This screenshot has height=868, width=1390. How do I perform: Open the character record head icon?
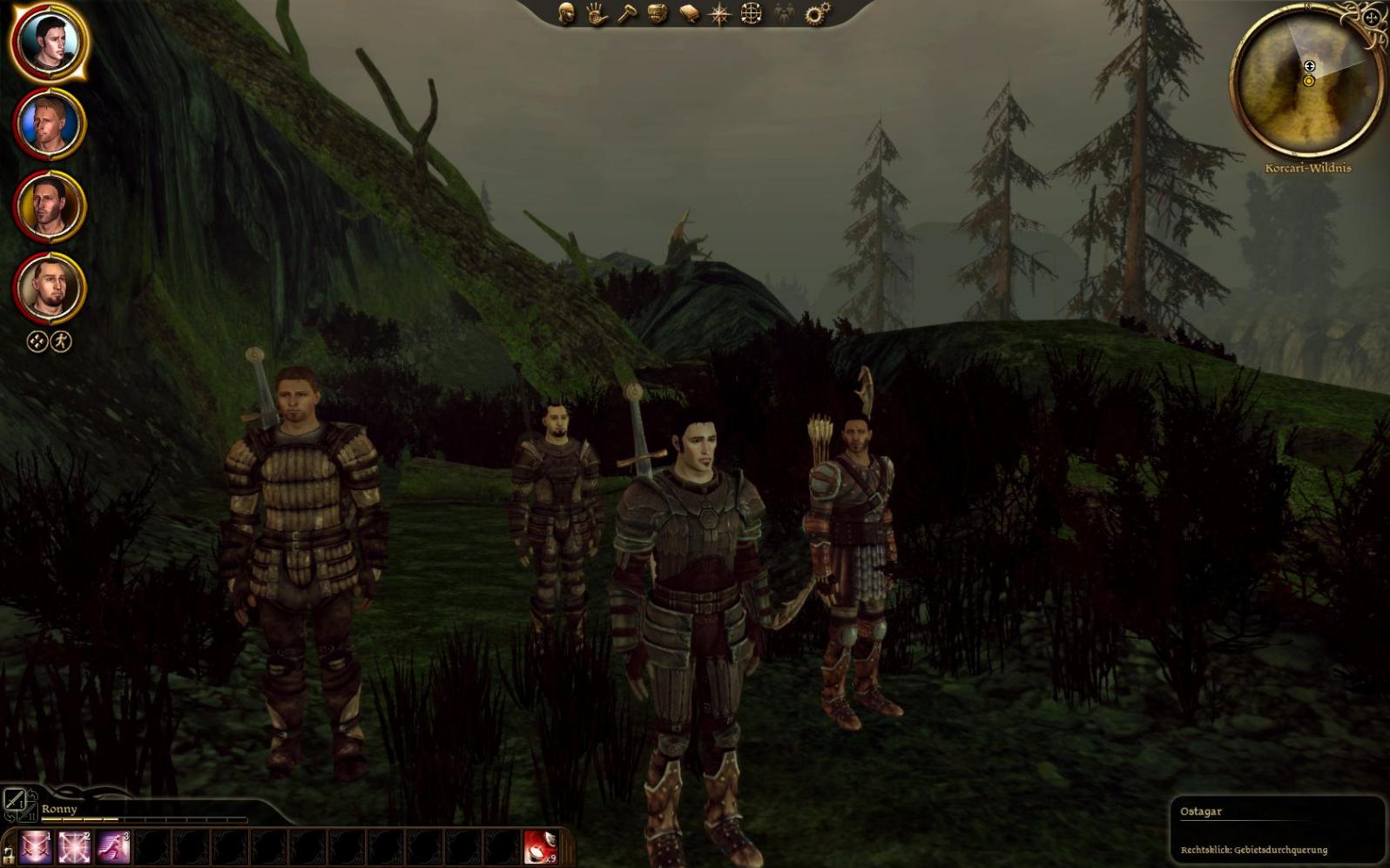(x=566, y=13)
